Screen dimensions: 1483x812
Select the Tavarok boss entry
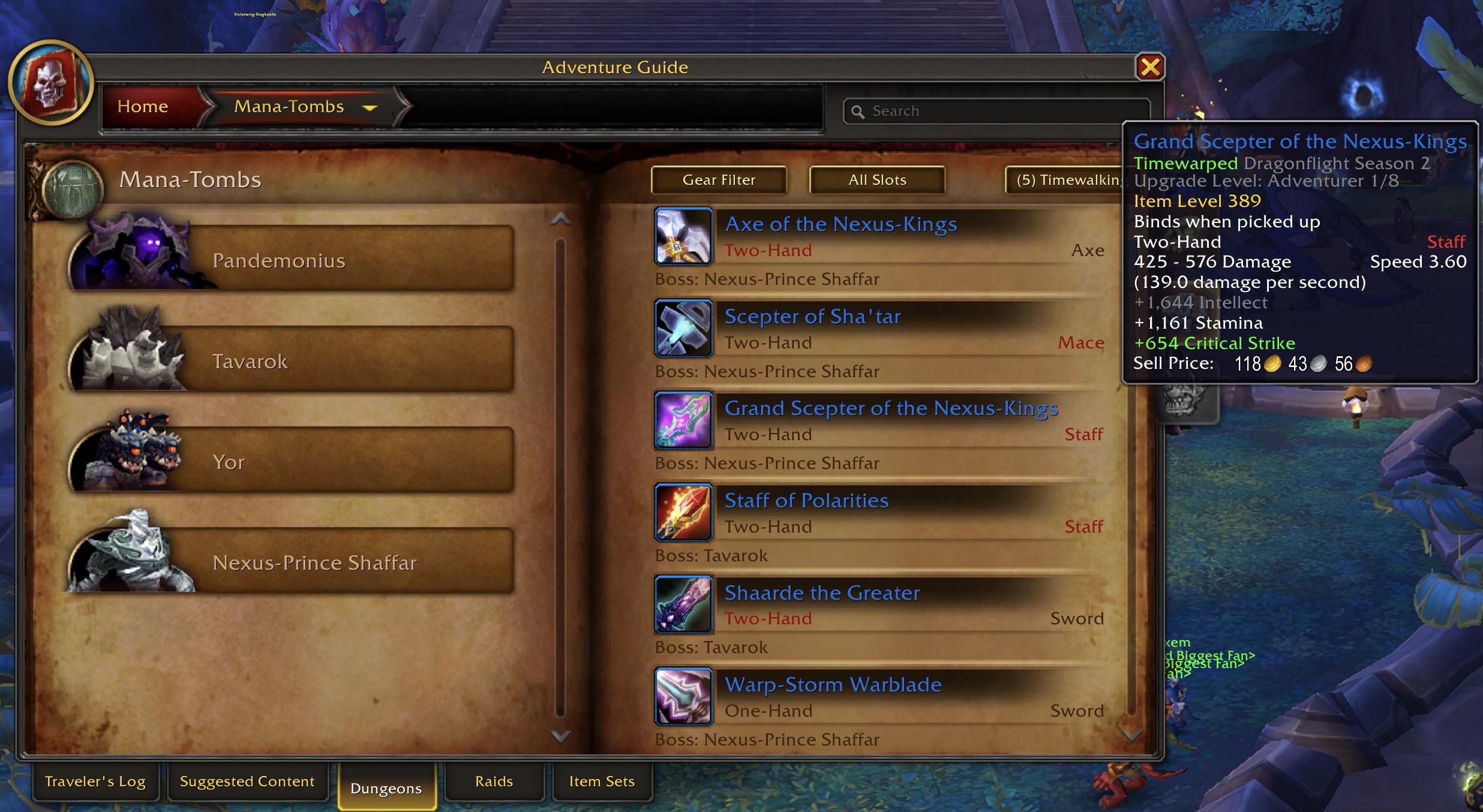291,361
